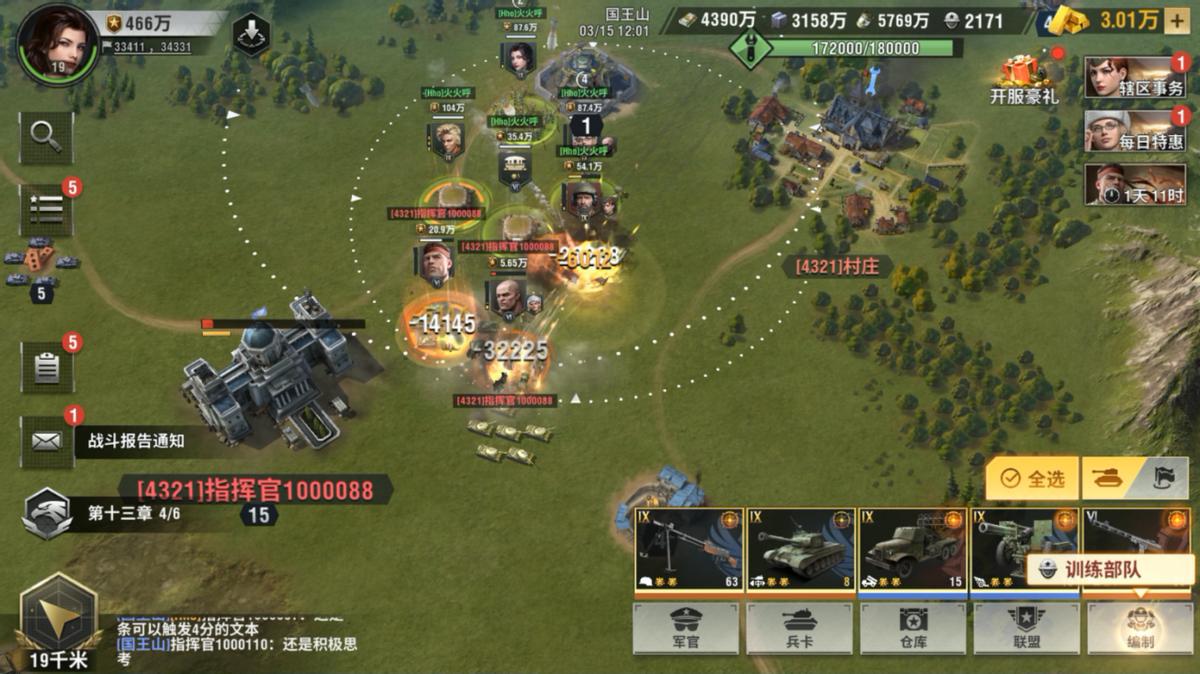Open the 联盟 alliance menu

click(x=1026, y=628)
